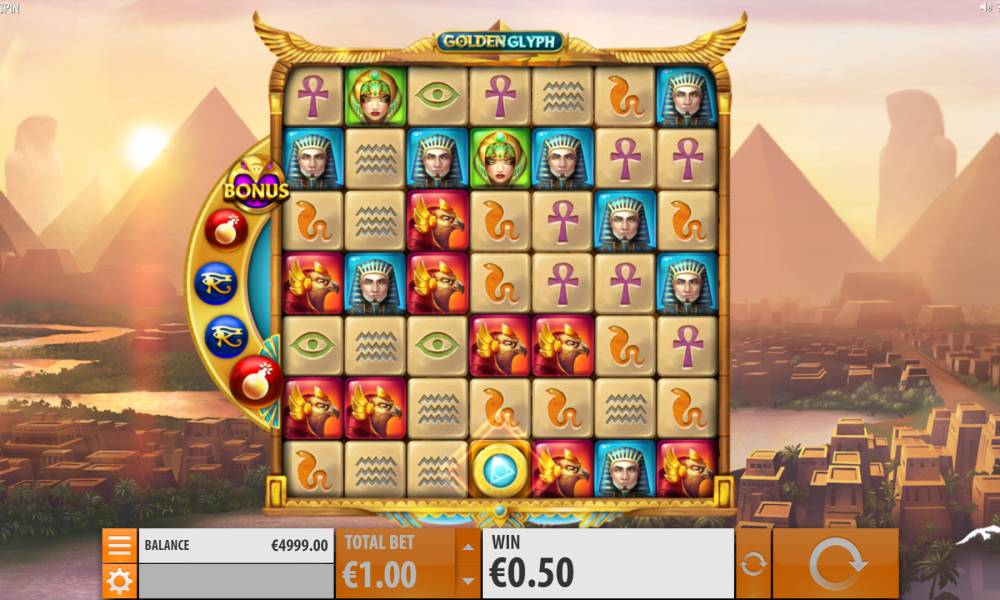The image size is (1000, 600).
Task: Toggle sound with the speaker icon
Action: pyautogui.click(x=983, y=7)
